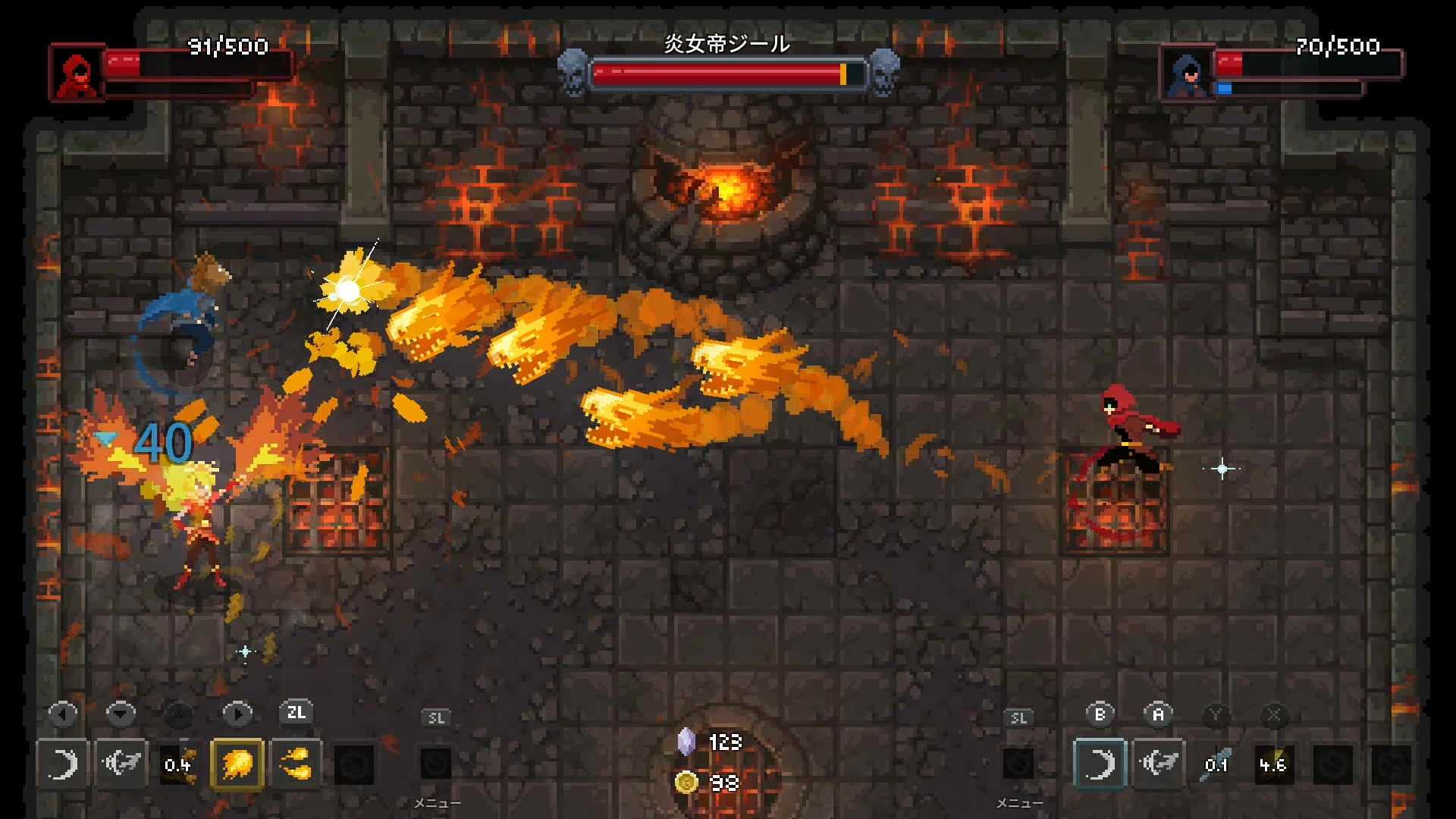
Task: Select the gold-framed fireball arcana slot
Action: click(x=237, y=764)
